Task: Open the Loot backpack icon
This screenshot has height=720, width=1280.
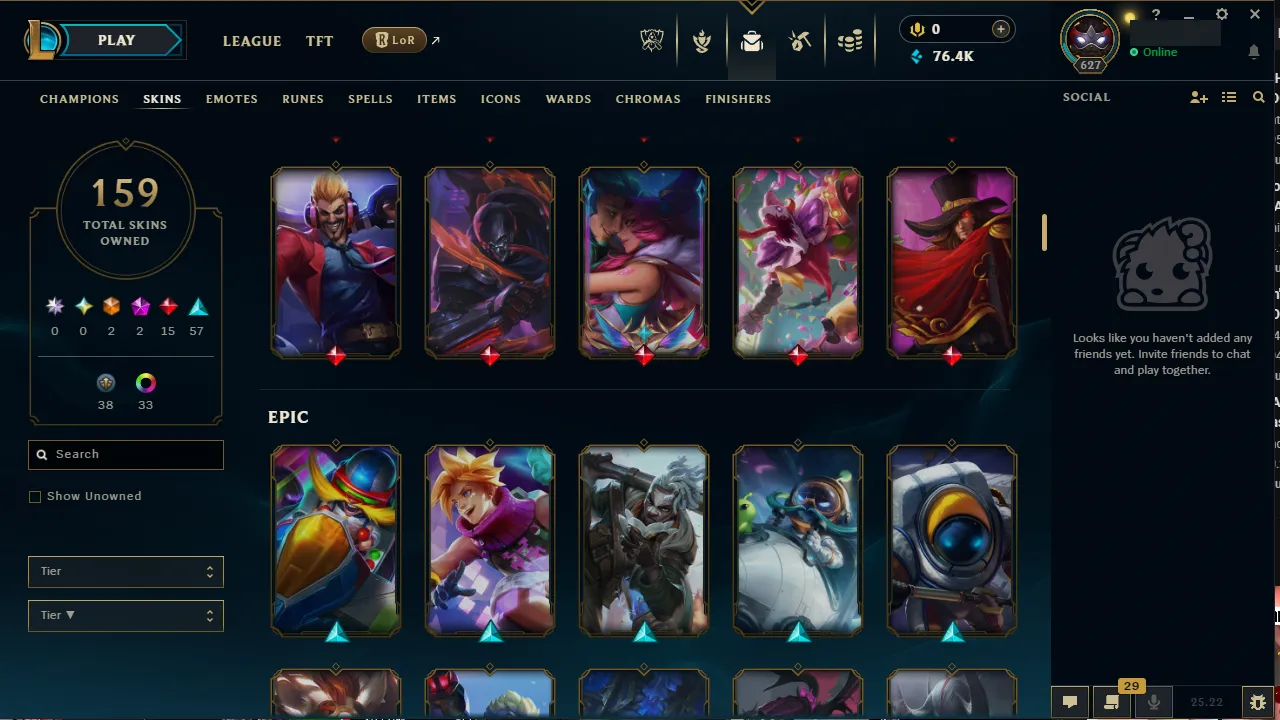Action: (751, 40)
